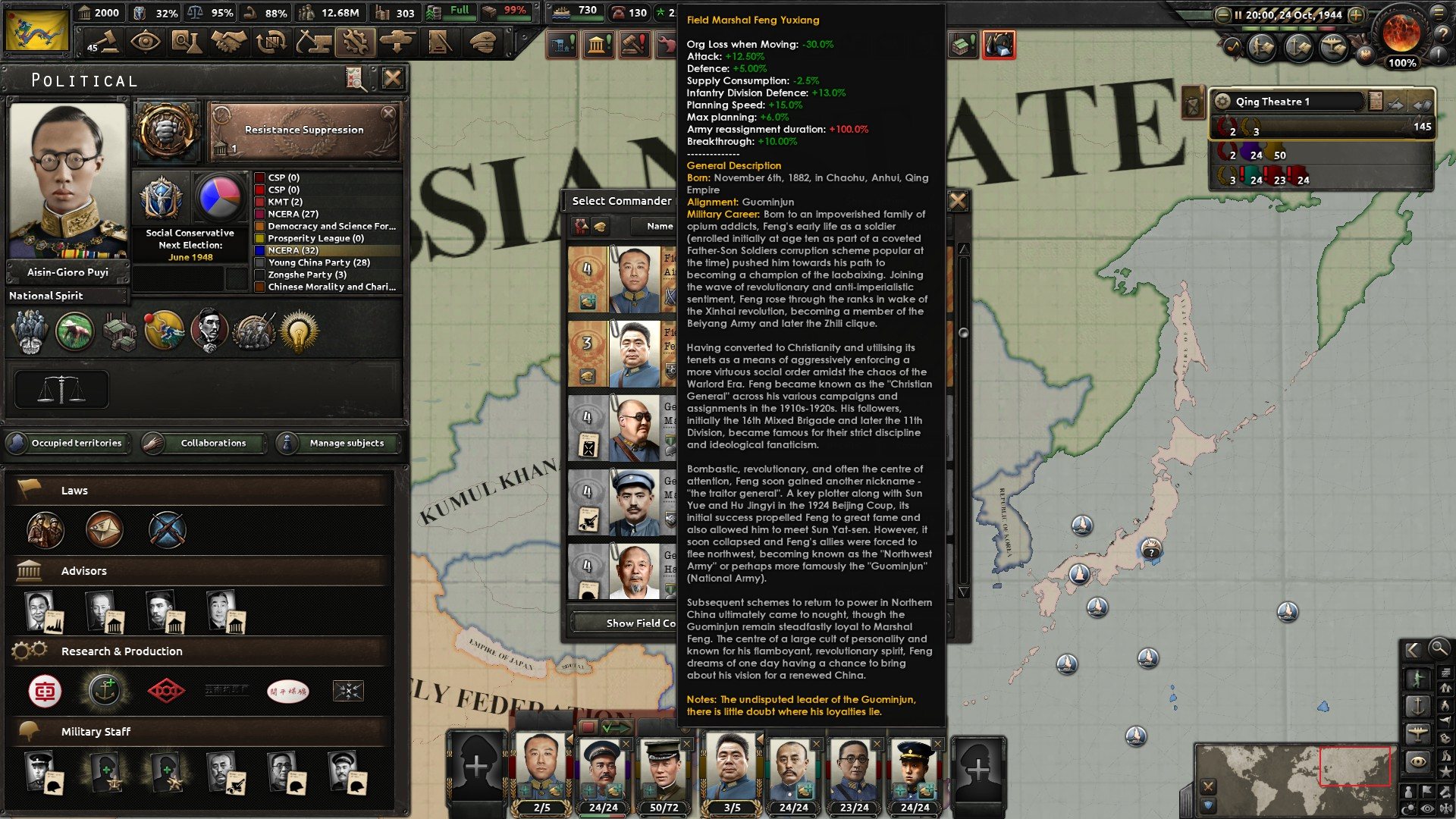Open the Resistance Suppression national focus
Image resolution: width=1456 pixels, height=819 pixels.
pyautogui.click(x=303, y=130)
